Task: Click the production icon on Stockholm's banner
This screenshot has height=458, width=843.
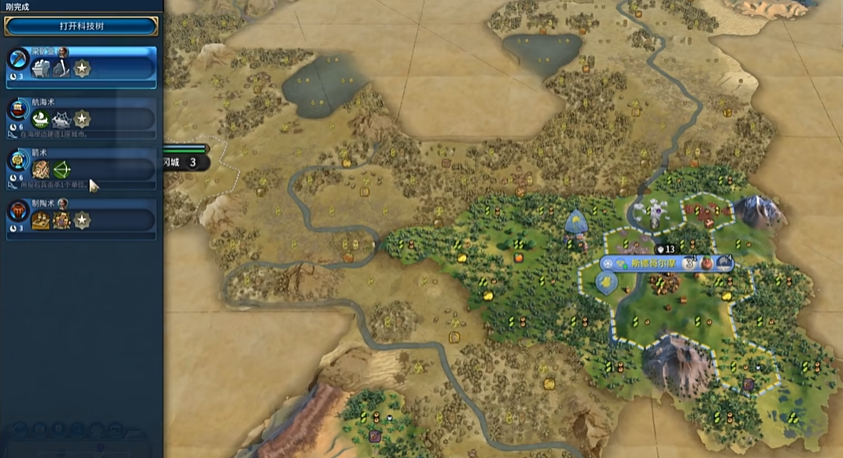Action: click(x=723, y=263)
